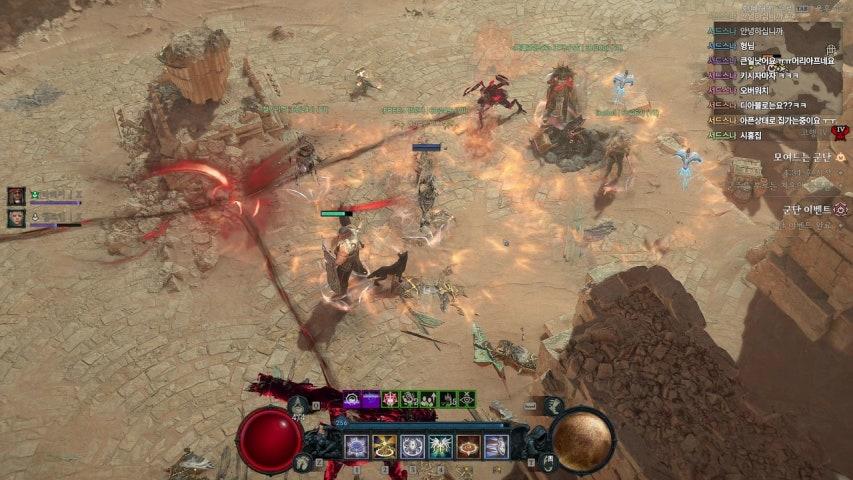Use the white spikes skill

[x=496, y=446]
